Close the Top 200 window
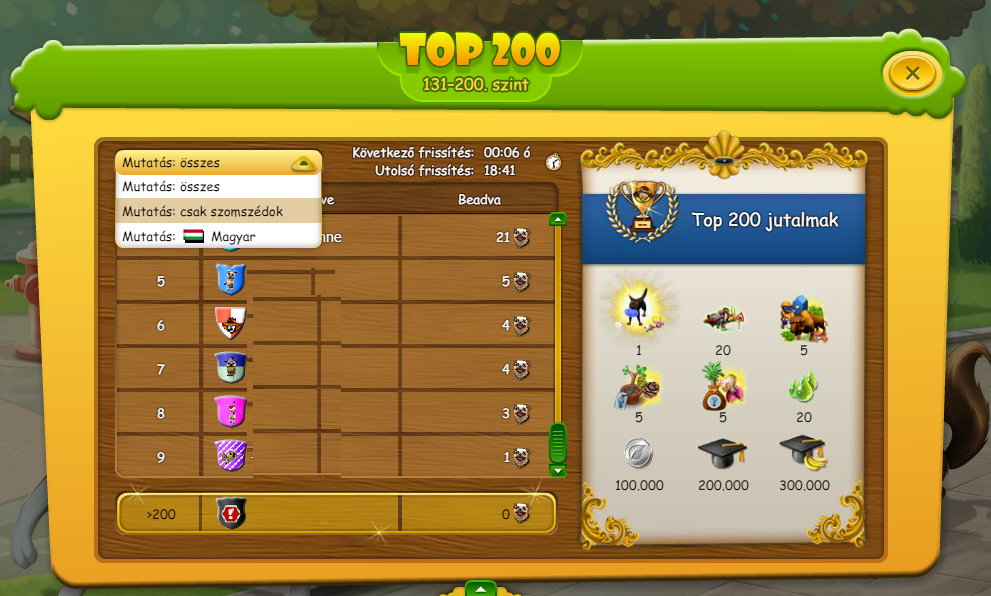Image resolution: width=991 pixels, height=596 pixels. coord(912,73)
